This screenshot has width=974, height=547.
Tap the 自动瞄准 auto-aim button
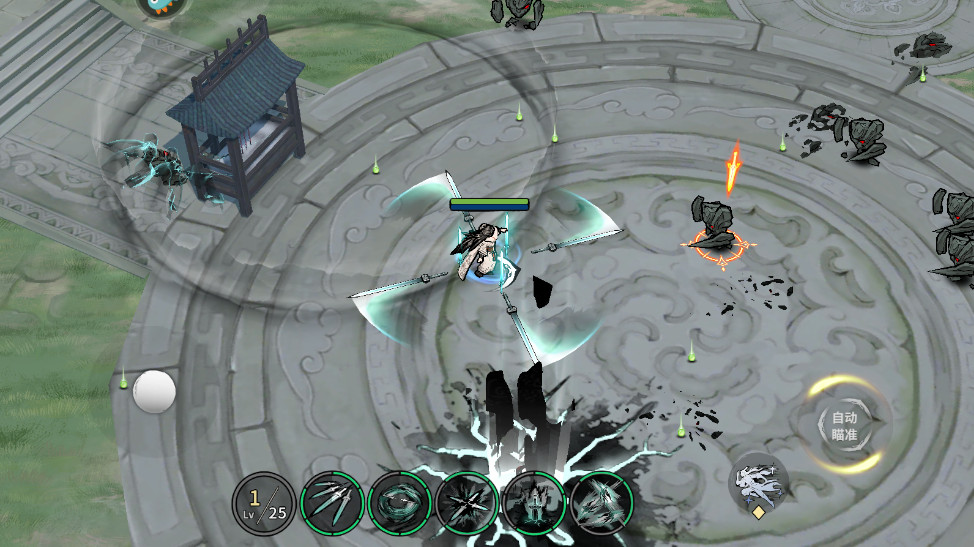[x=845, y=426]
